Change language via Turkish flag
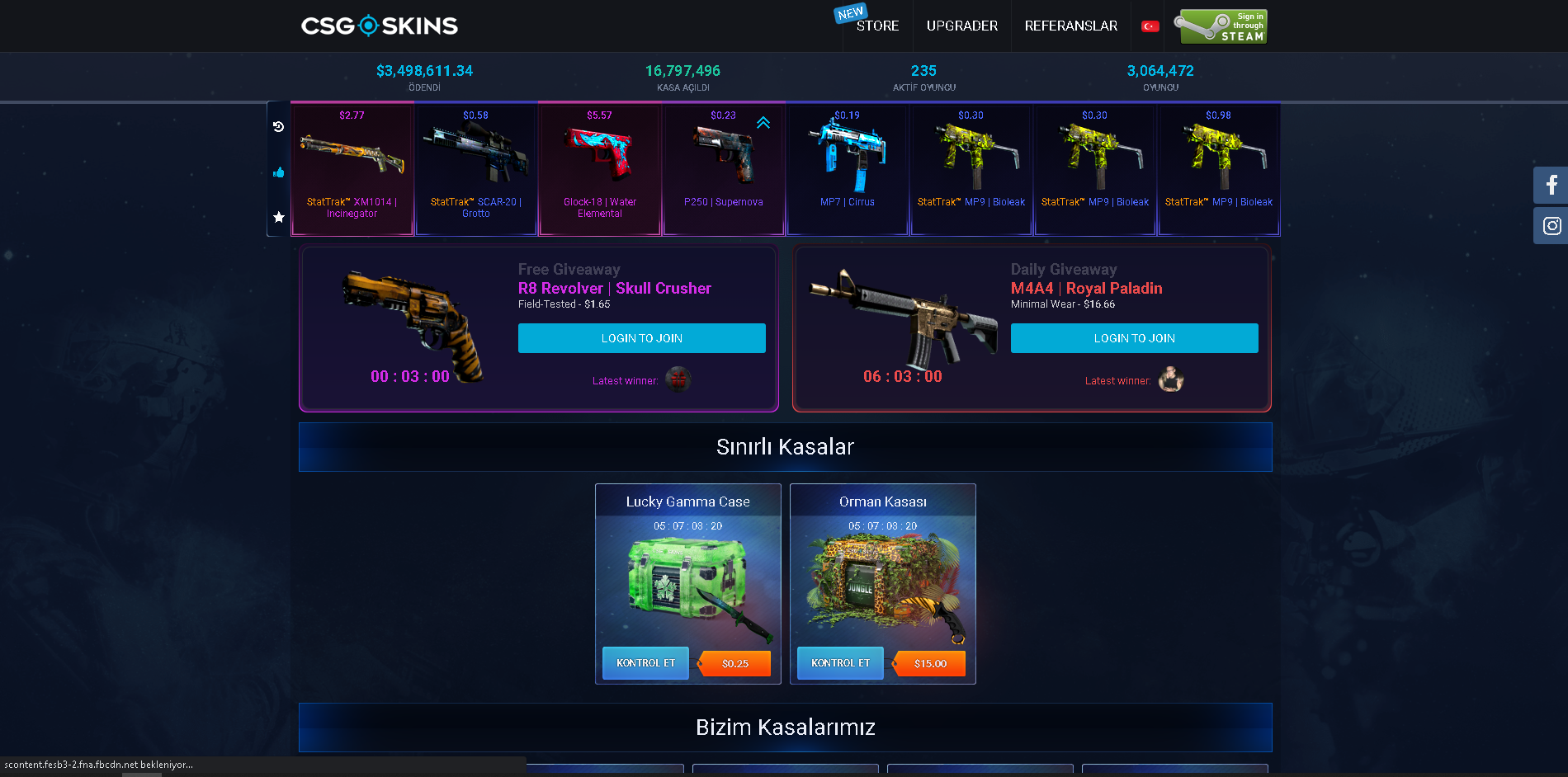The width and height of the screenshot is (1568, 777). click(x=1150, y=26)
